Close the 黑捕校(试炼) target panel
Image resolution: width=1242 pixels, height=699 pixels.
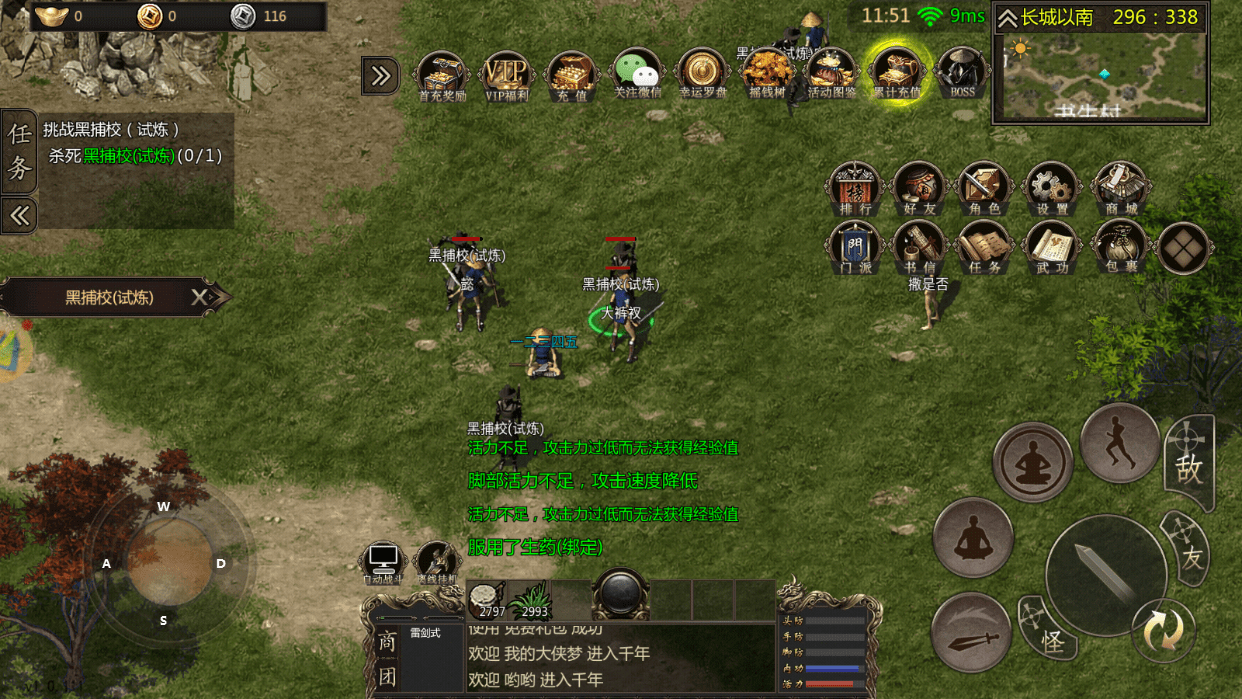(x=200, y=297)
